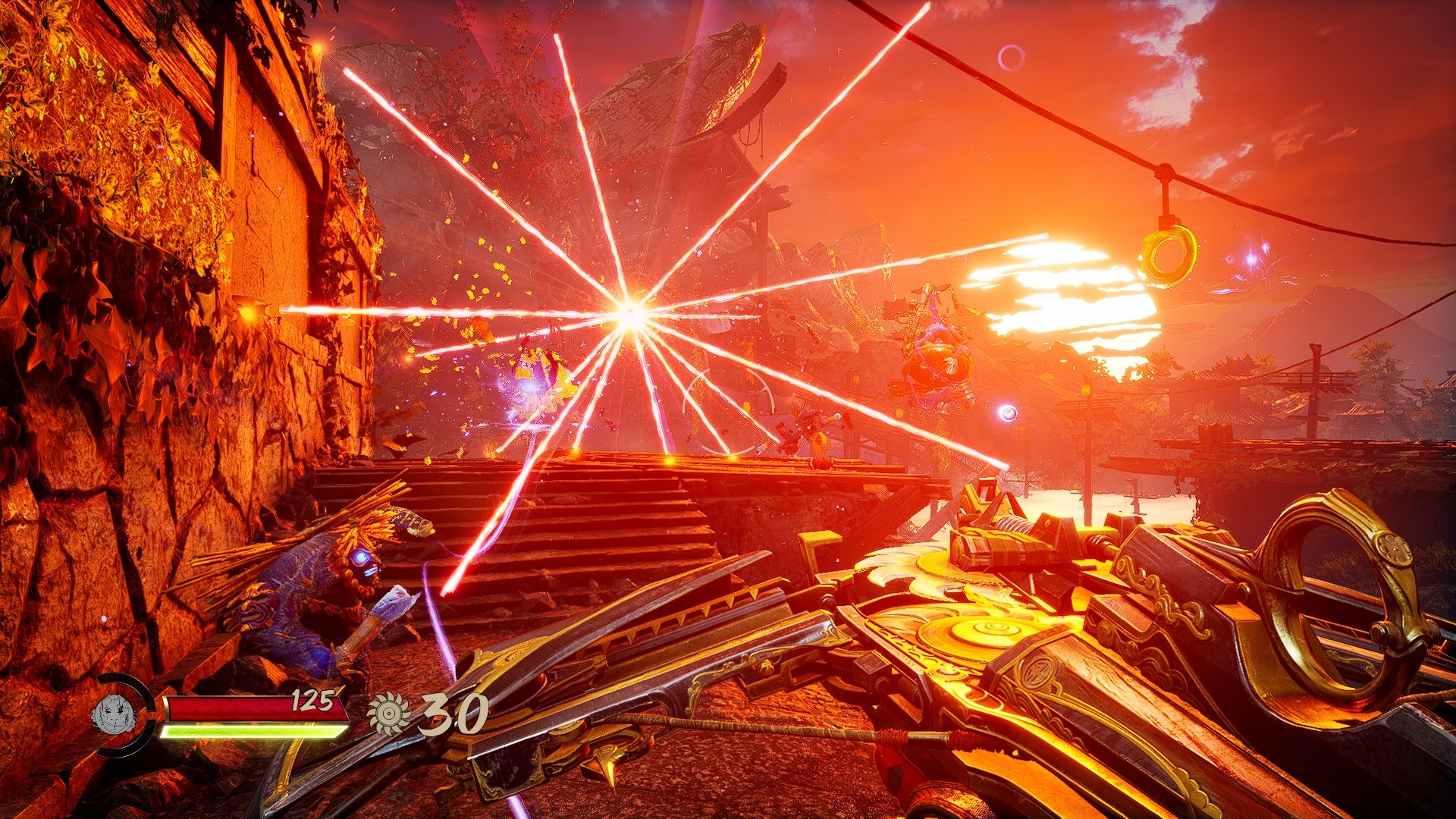Screen dimensions: 1456x819
Task: Select the sawblade ammo icon
Action: click(x=388, y=714)
